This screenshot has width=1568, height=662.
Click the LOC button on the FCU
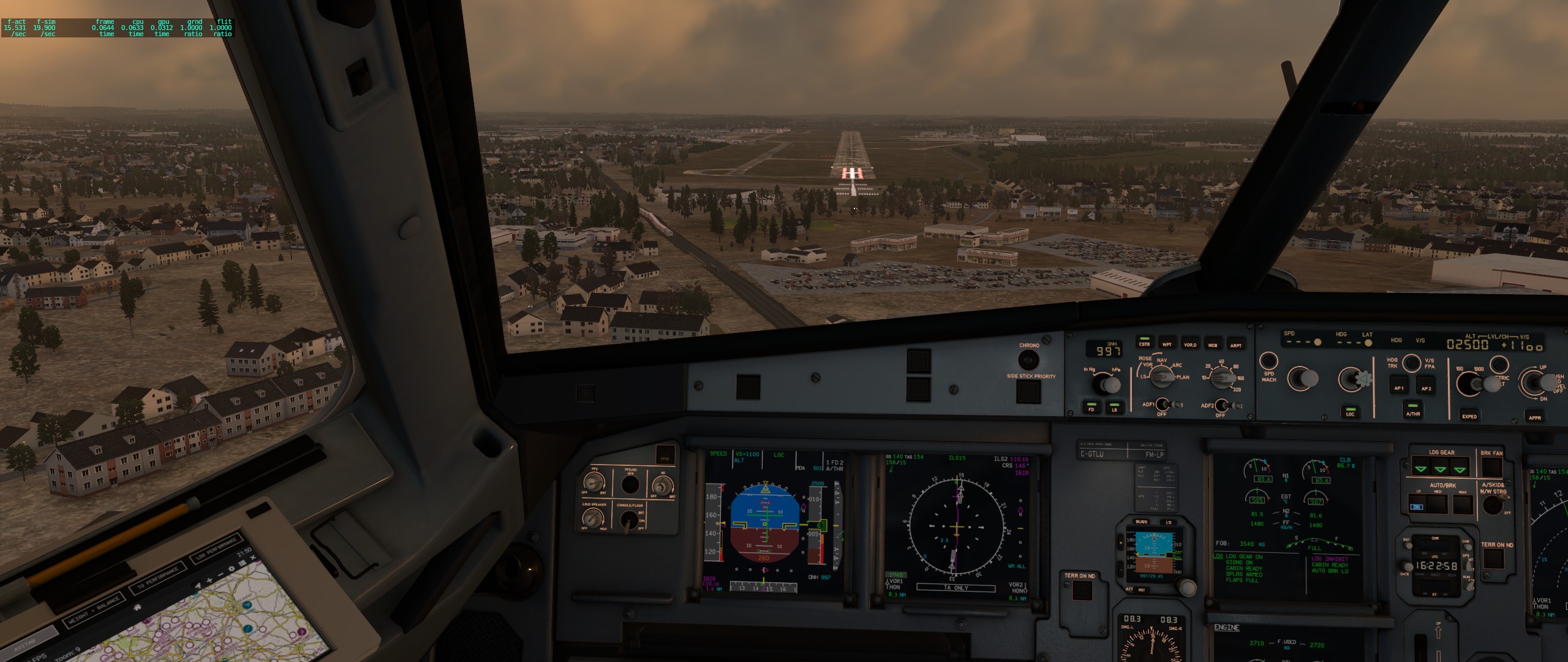1350,411
